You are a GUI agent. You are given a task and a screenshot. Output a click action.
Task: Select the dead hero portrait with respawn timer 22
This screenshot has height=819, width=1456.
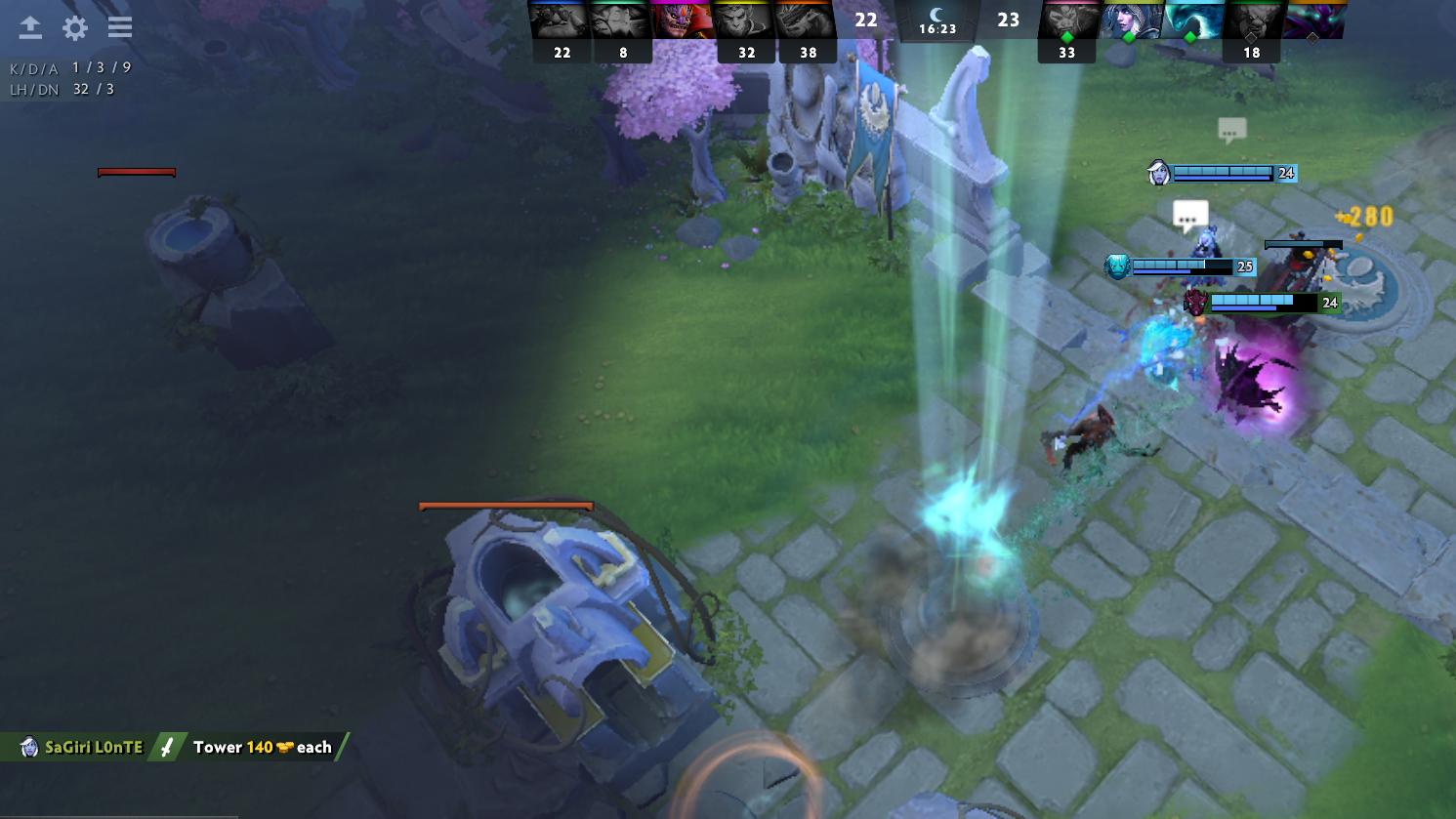coord(560,20)
